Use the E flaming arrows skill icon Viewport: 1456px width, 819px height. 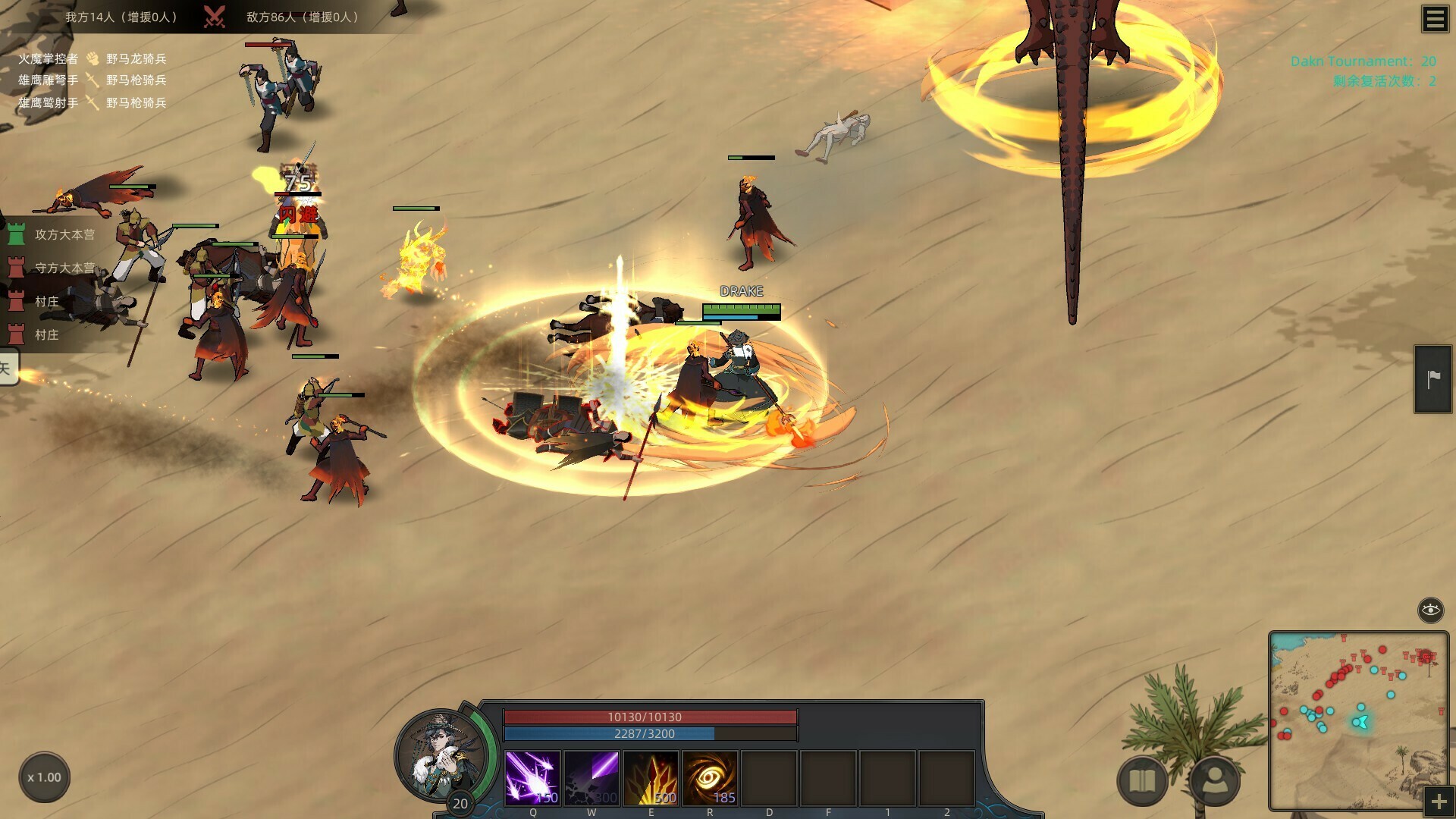[651, 775]
